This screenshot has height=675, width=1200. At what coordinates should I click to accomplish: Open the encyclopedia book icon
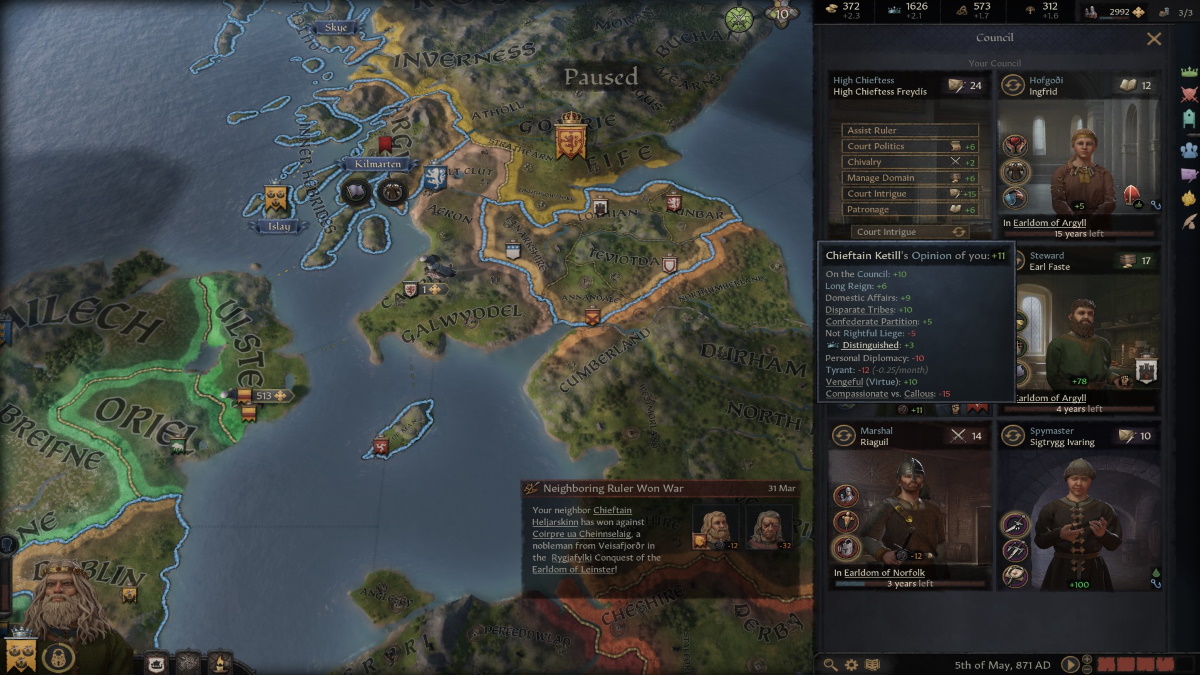coord(872,664)
